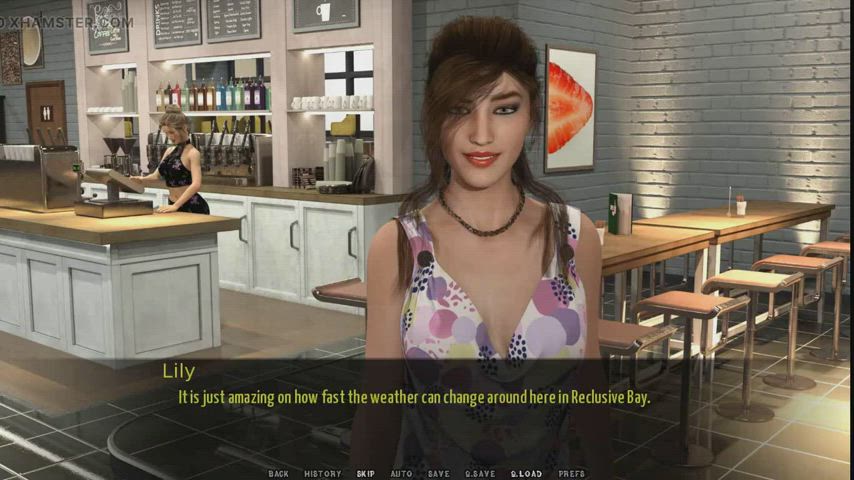Image resolution: width=854 pixels, height=480 pixels.
Task: Advance Lily's dialogue text line
Action: point(414,397)
